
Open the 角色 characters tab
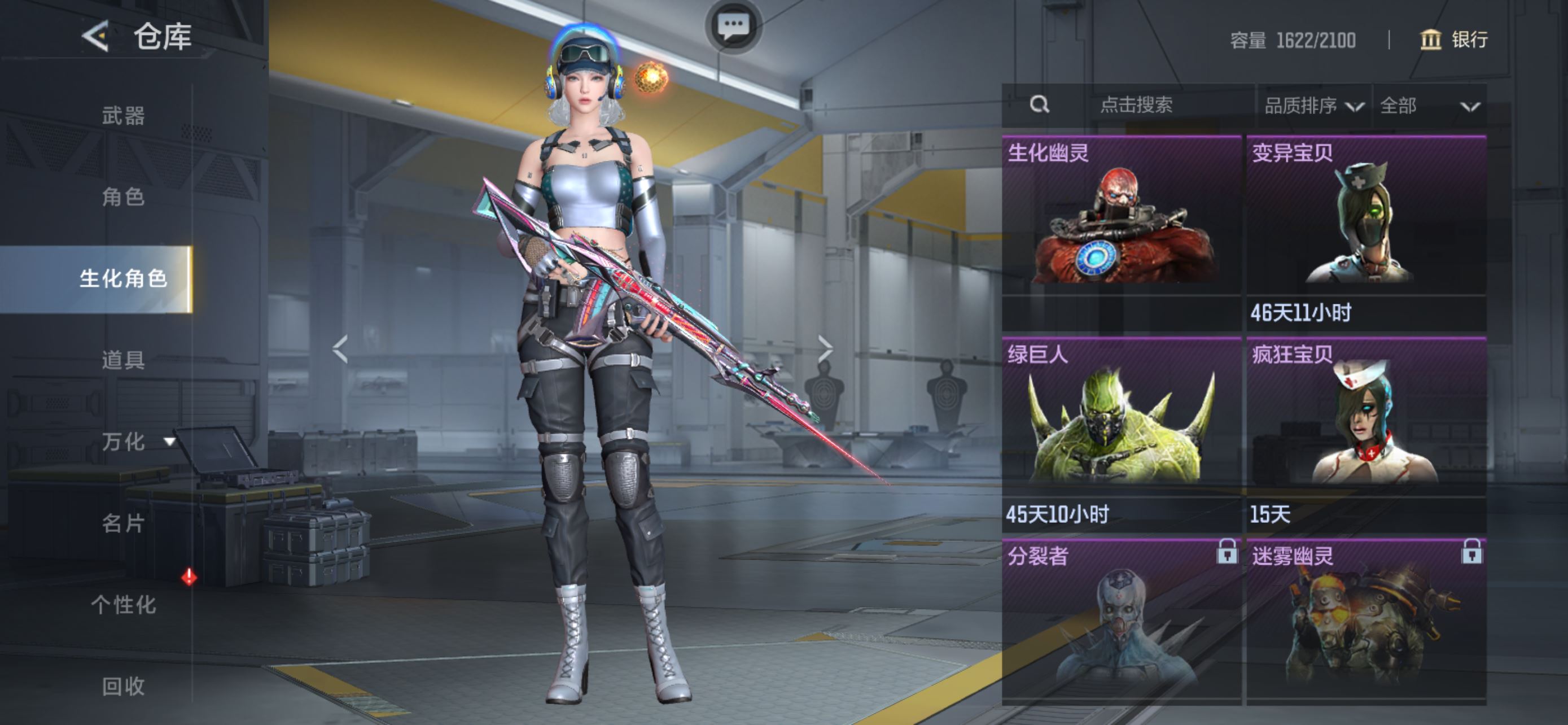click(x=123, y=196)
